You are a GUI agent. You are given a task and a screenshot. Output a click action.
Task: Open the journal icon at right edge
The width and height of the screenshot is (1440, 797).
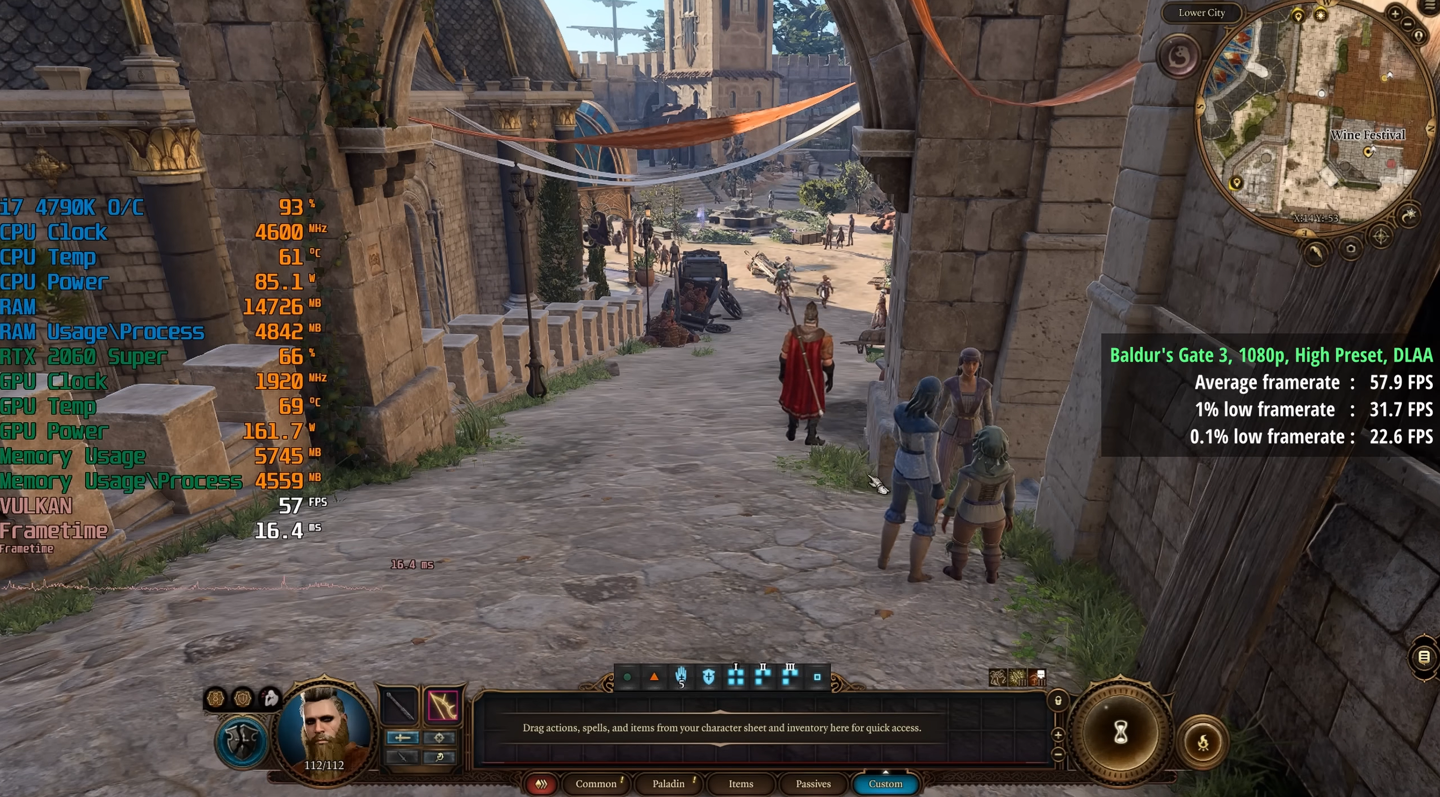tap(1424, 657)
